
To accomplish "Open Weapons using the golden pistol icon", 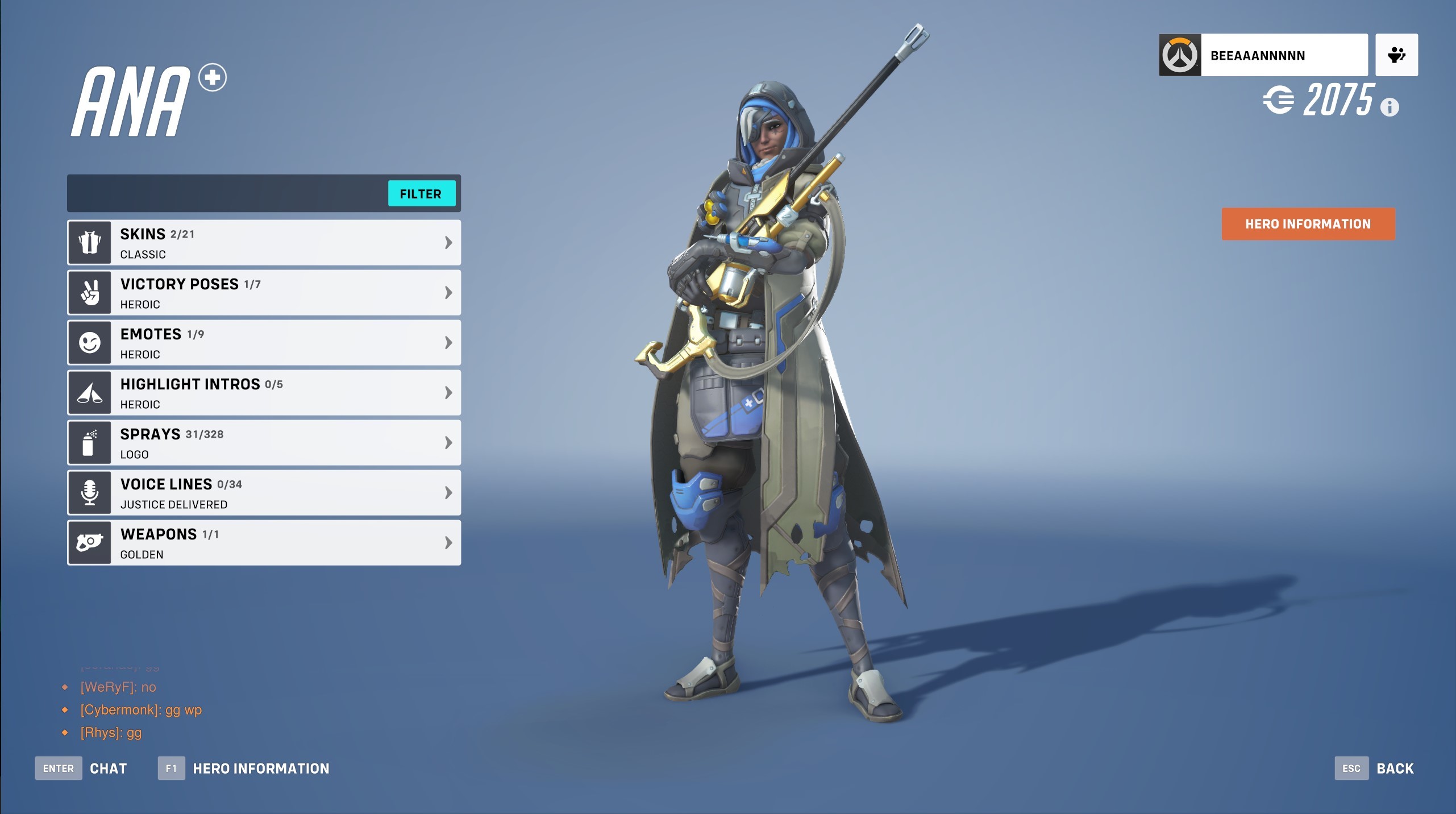I will click(x=90, y=542).
